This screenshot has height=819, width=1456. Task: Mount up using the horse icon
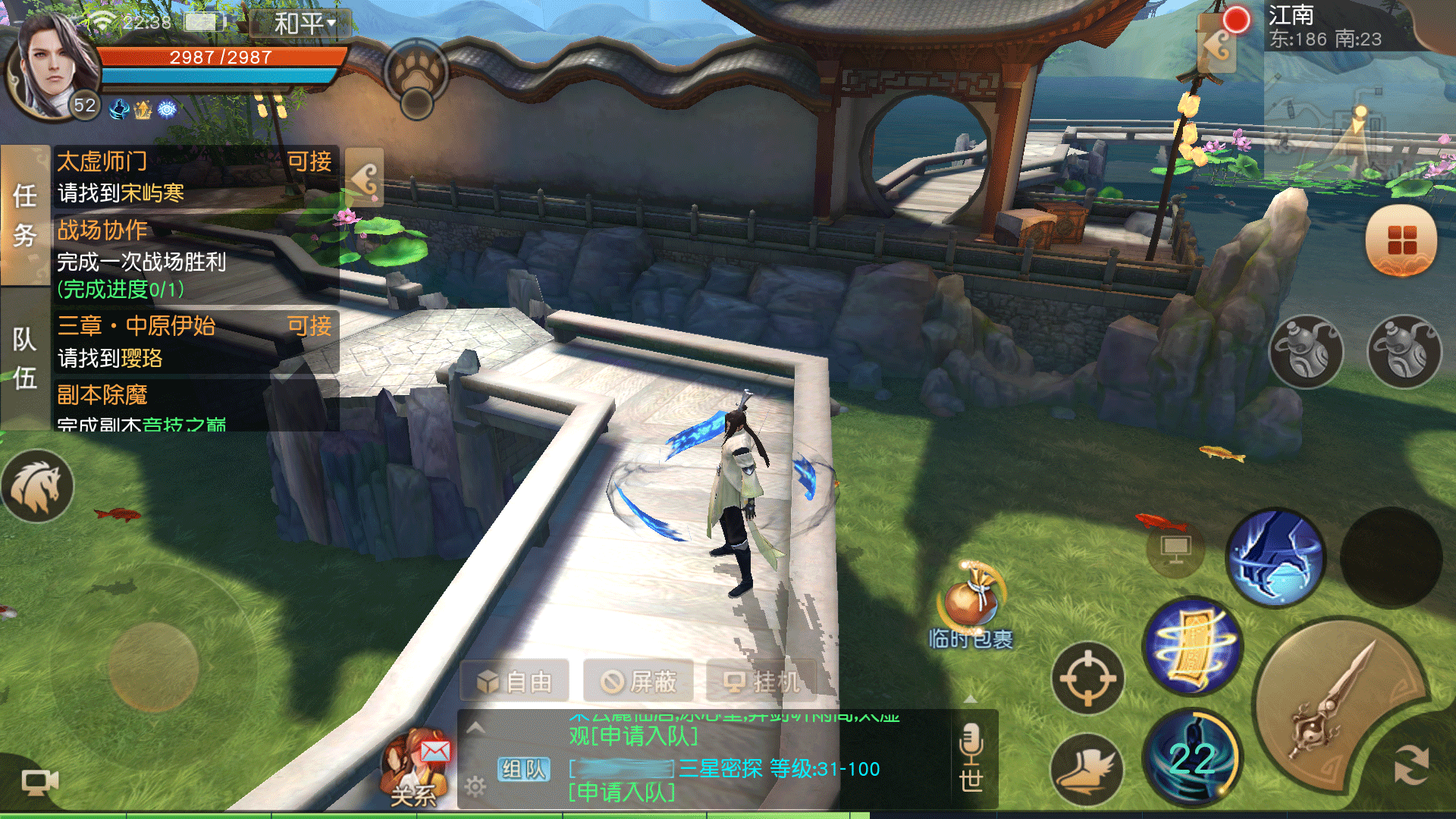[37, 486]
